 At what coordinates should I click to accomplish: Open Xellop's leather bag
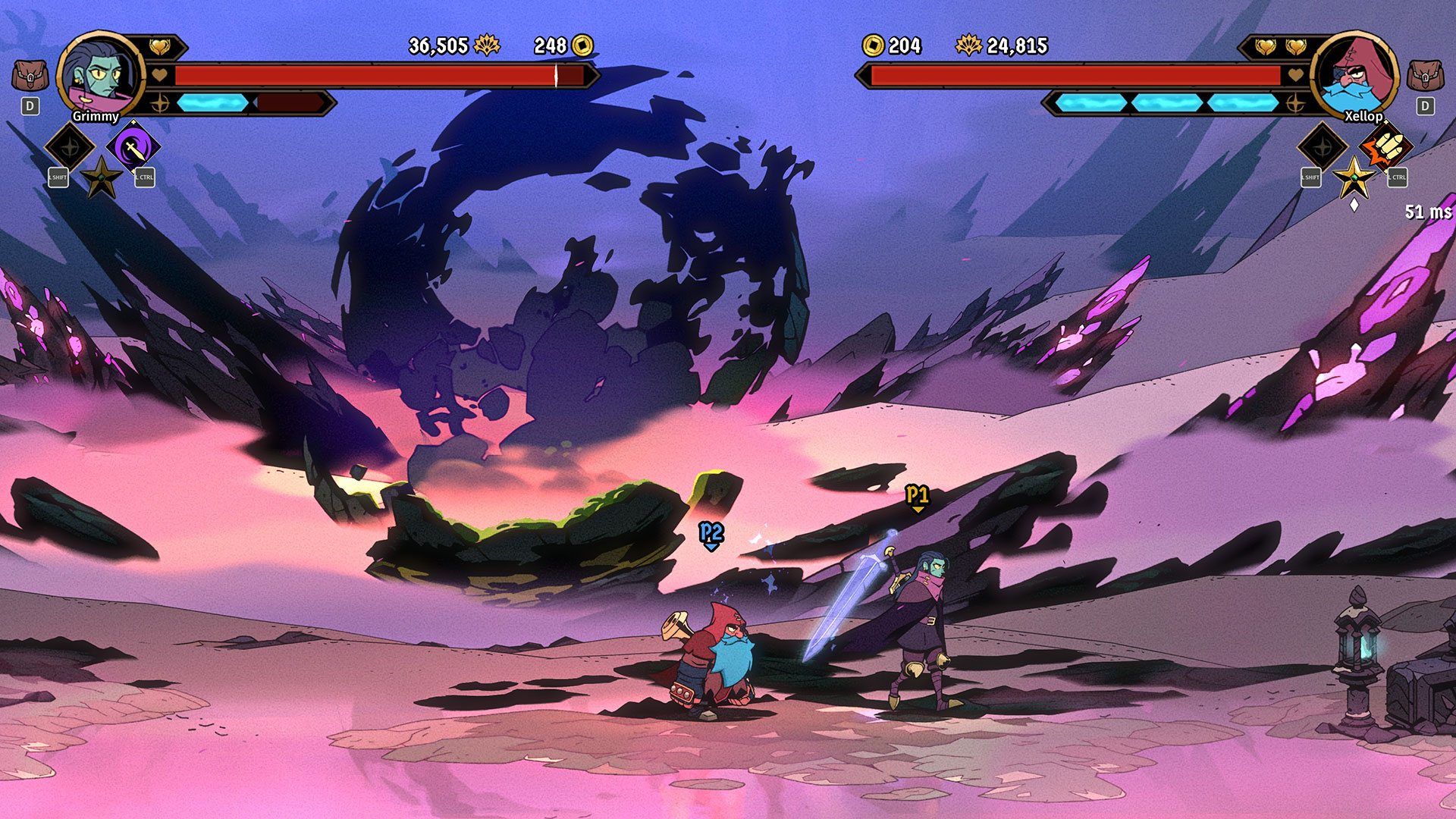pyautogui.click(x=1425, y=76)
